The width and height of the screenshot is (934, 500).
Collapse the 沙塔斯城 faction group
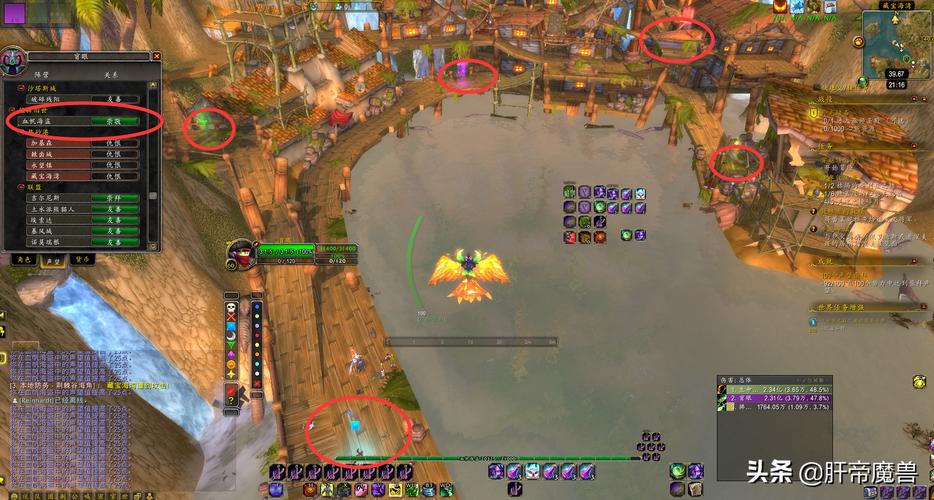click(22, 88)
